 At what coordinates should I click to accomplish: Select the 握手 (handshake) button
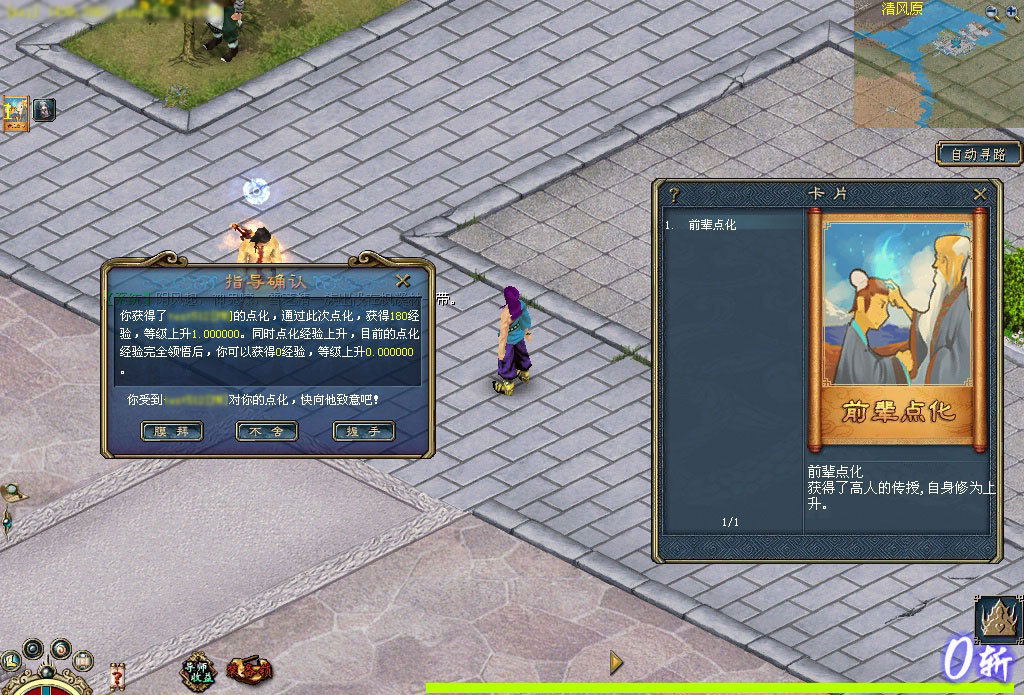tap(363, 432)
